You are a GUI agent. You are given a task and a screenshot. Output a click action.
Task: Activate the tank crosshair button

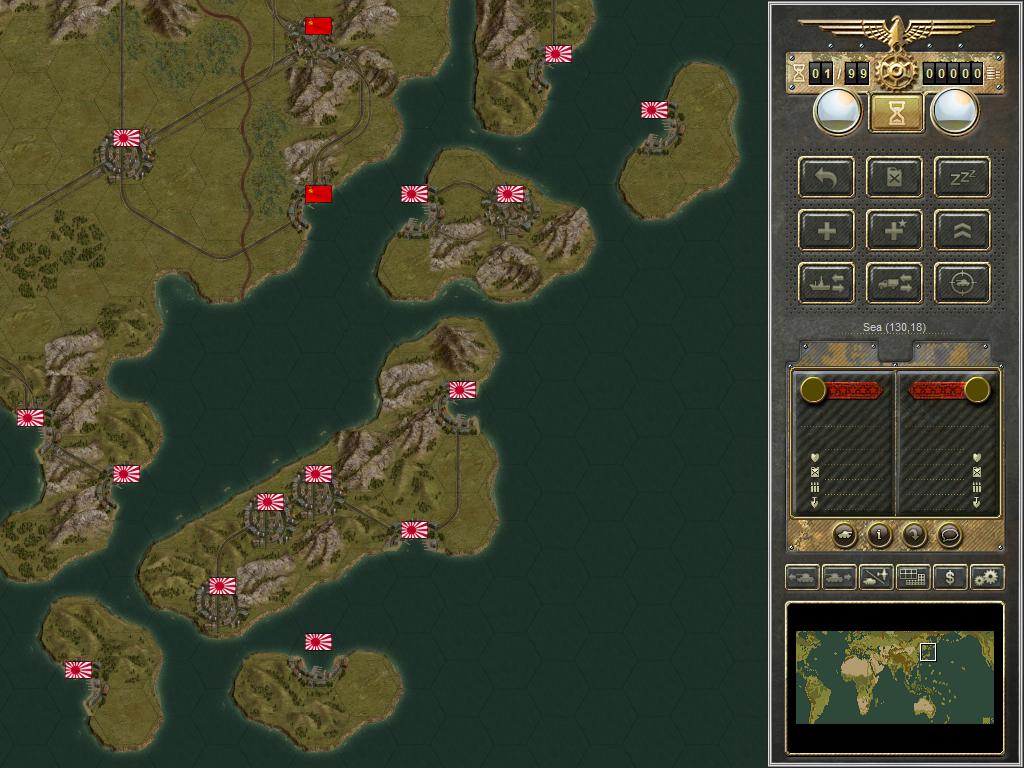pyautogui.click(x=962, y=283)
